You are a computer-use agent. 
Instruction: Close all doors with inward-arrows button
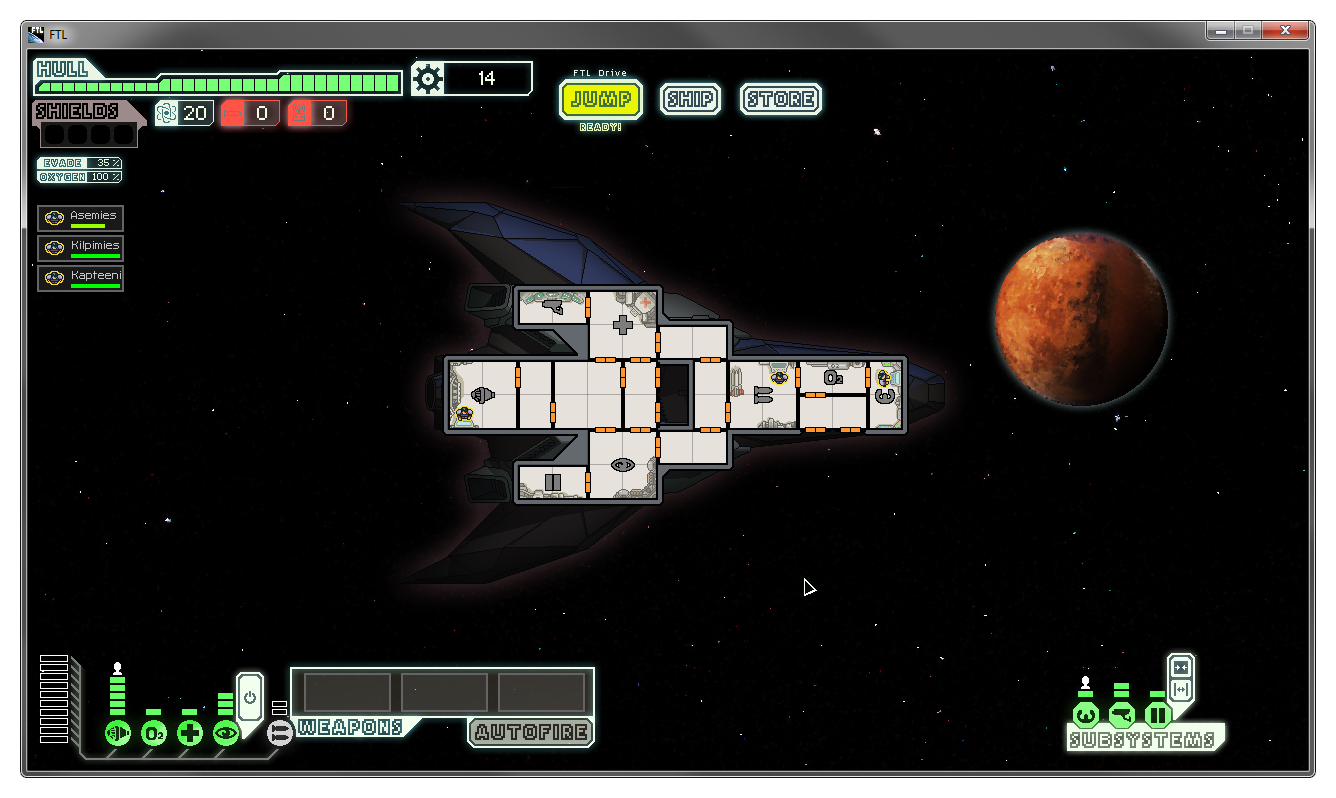[x=1181, y=668]
